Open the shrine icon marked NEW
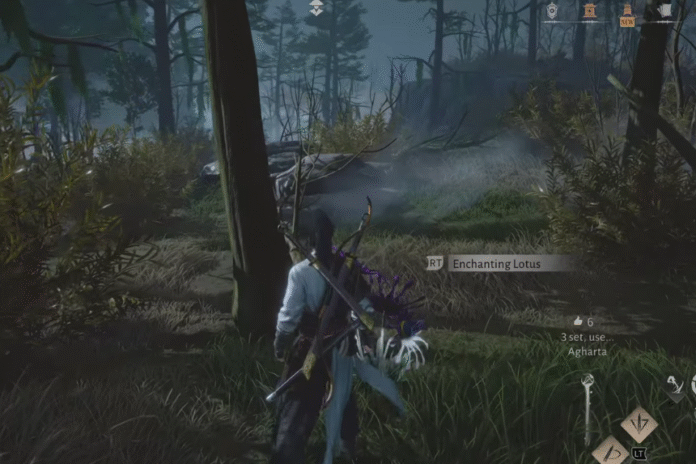 point(627,14)
